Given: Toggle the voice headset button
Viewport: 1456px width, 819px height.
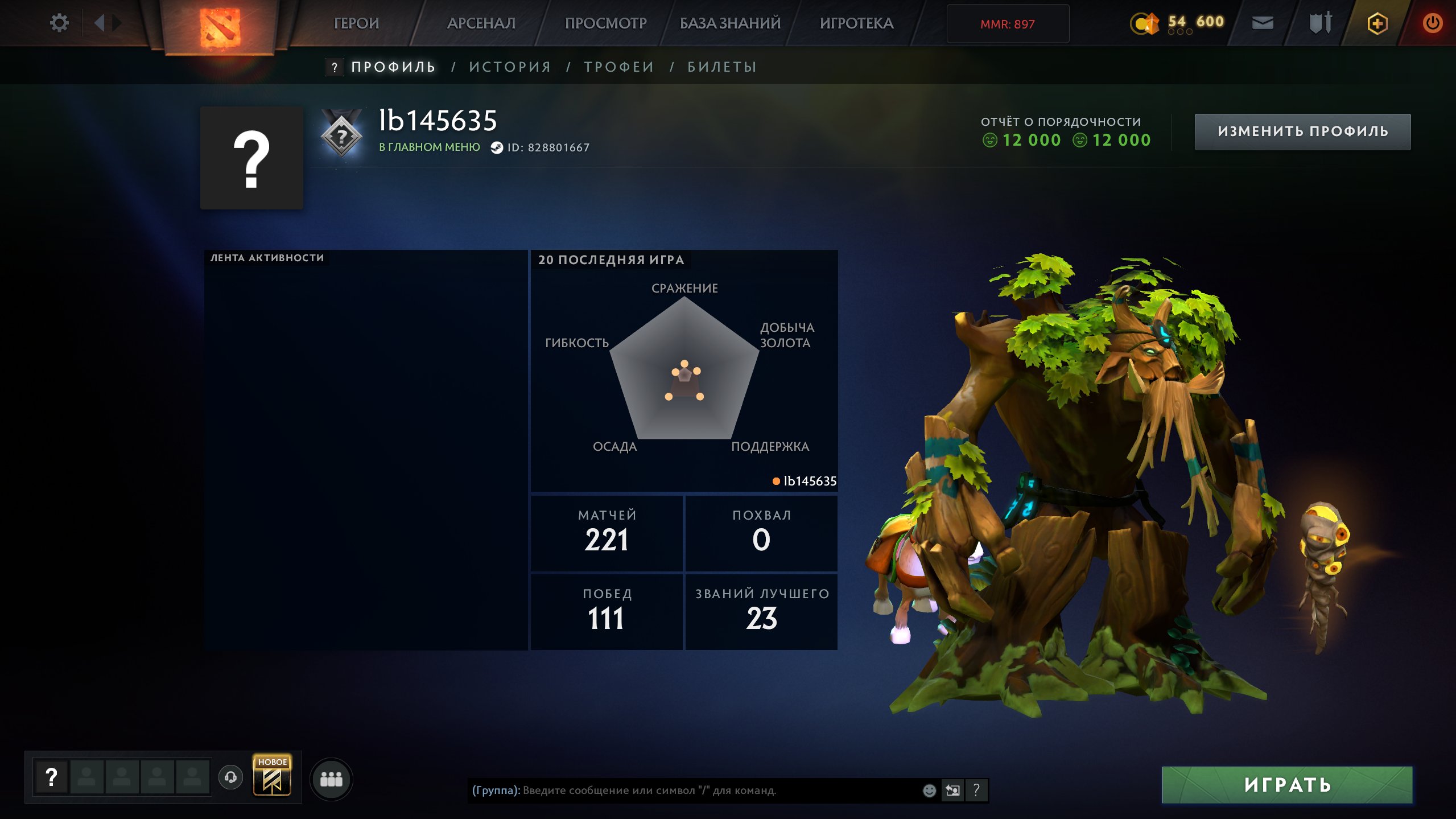Looking at the screenshot, I should pyautogui.click(x=230, y=777).
